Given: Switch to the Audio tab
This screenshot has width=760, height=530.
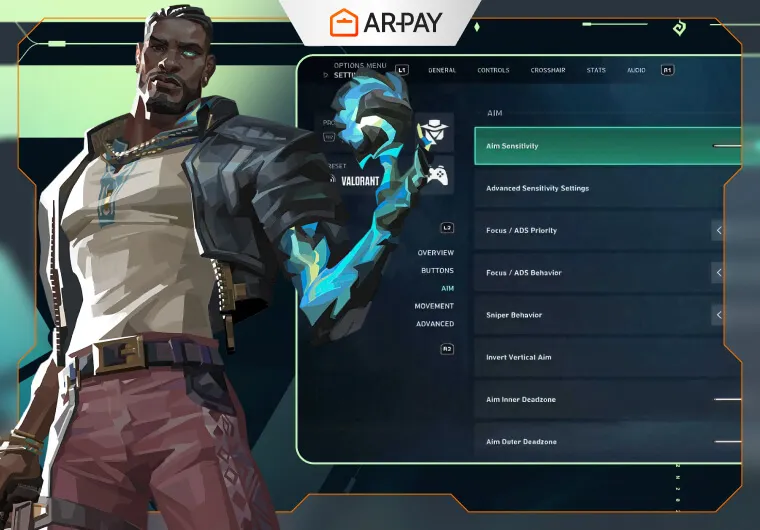Looking at the screenshot, I should tap(636, 70).
